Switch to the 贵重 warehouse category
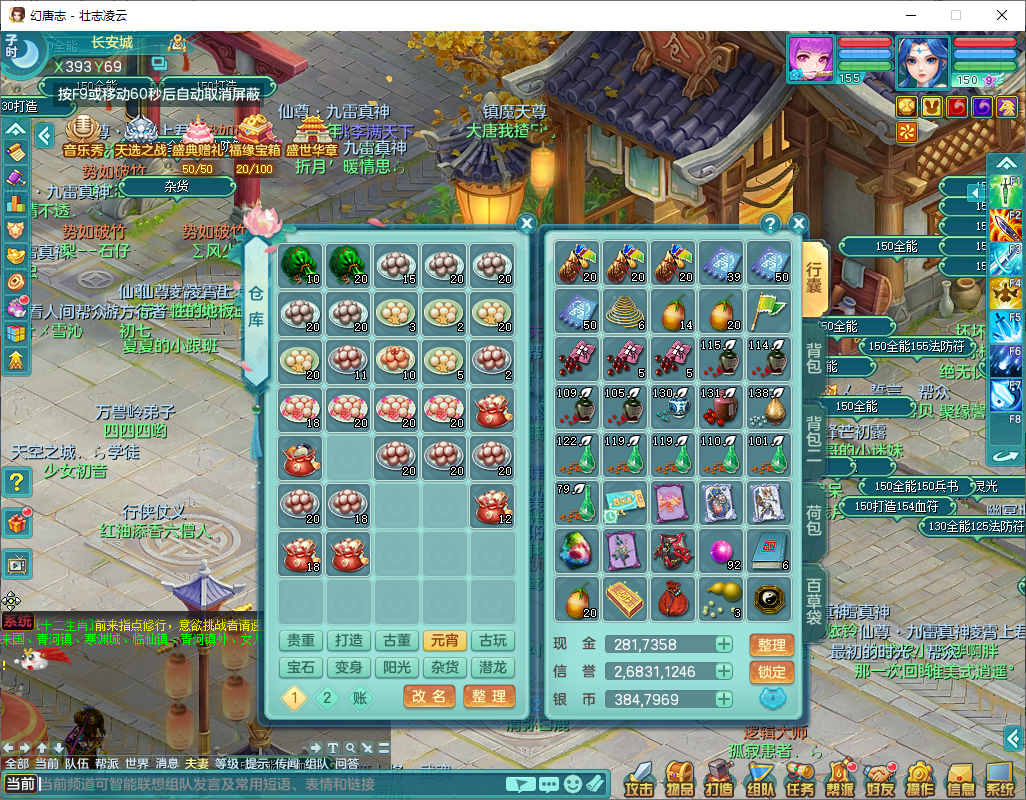The image size is (1026, 800). pyautogui.click(x=301, y=641)
